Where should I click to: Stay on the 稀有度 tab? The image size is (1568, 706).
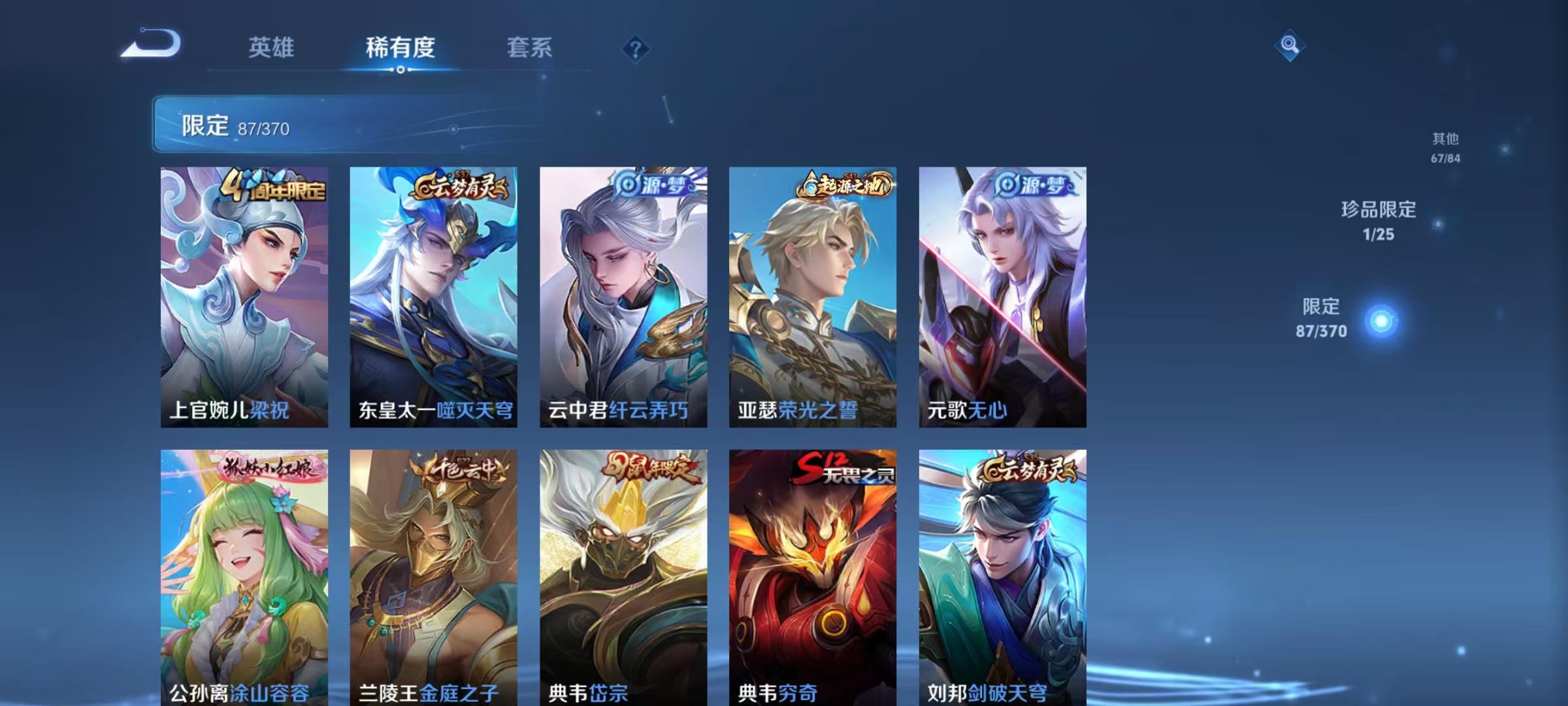pyautogui.click(x=401, y=48)
